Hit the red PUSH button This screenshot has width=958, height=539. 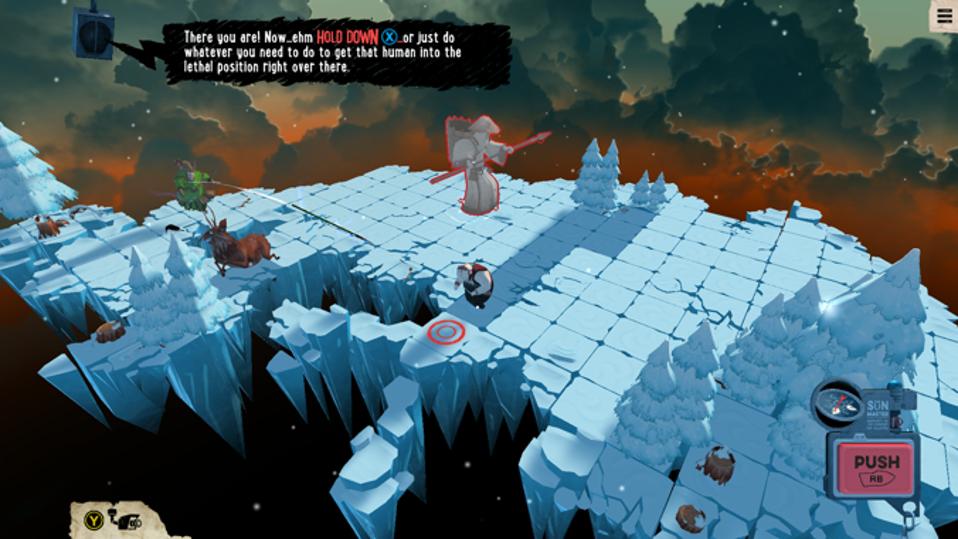click(876, 467)
